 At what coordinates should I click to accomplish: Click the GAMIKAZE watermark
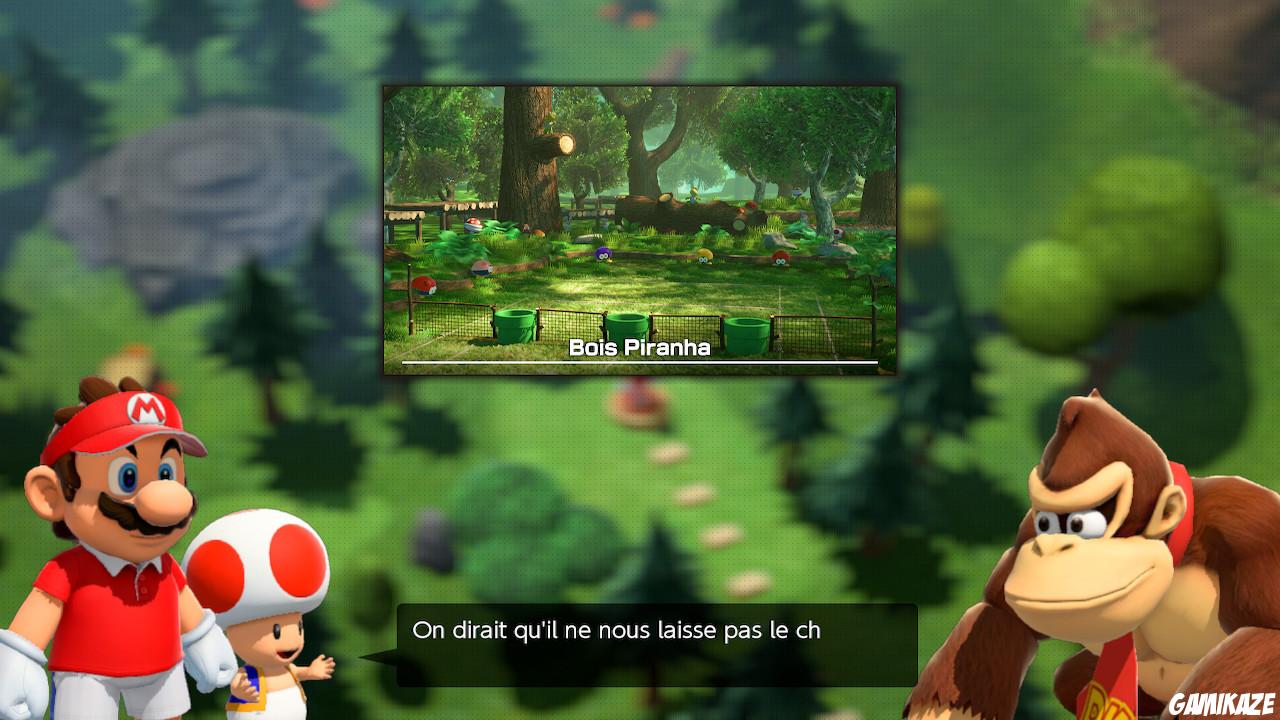(1222, 705)
